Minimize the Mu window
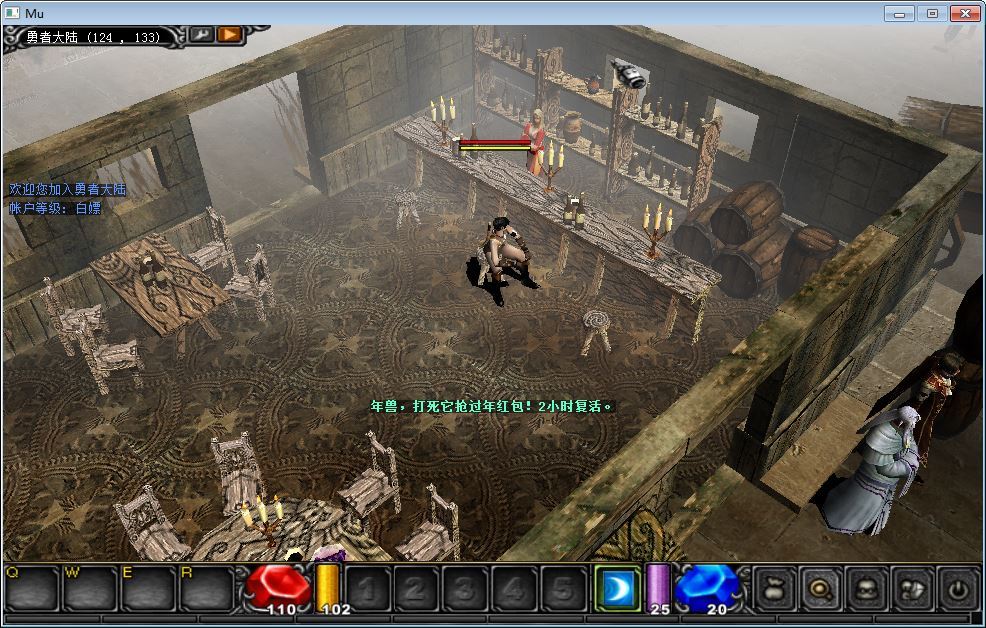This screenshot has height=628, width=986. pos(899,13)
